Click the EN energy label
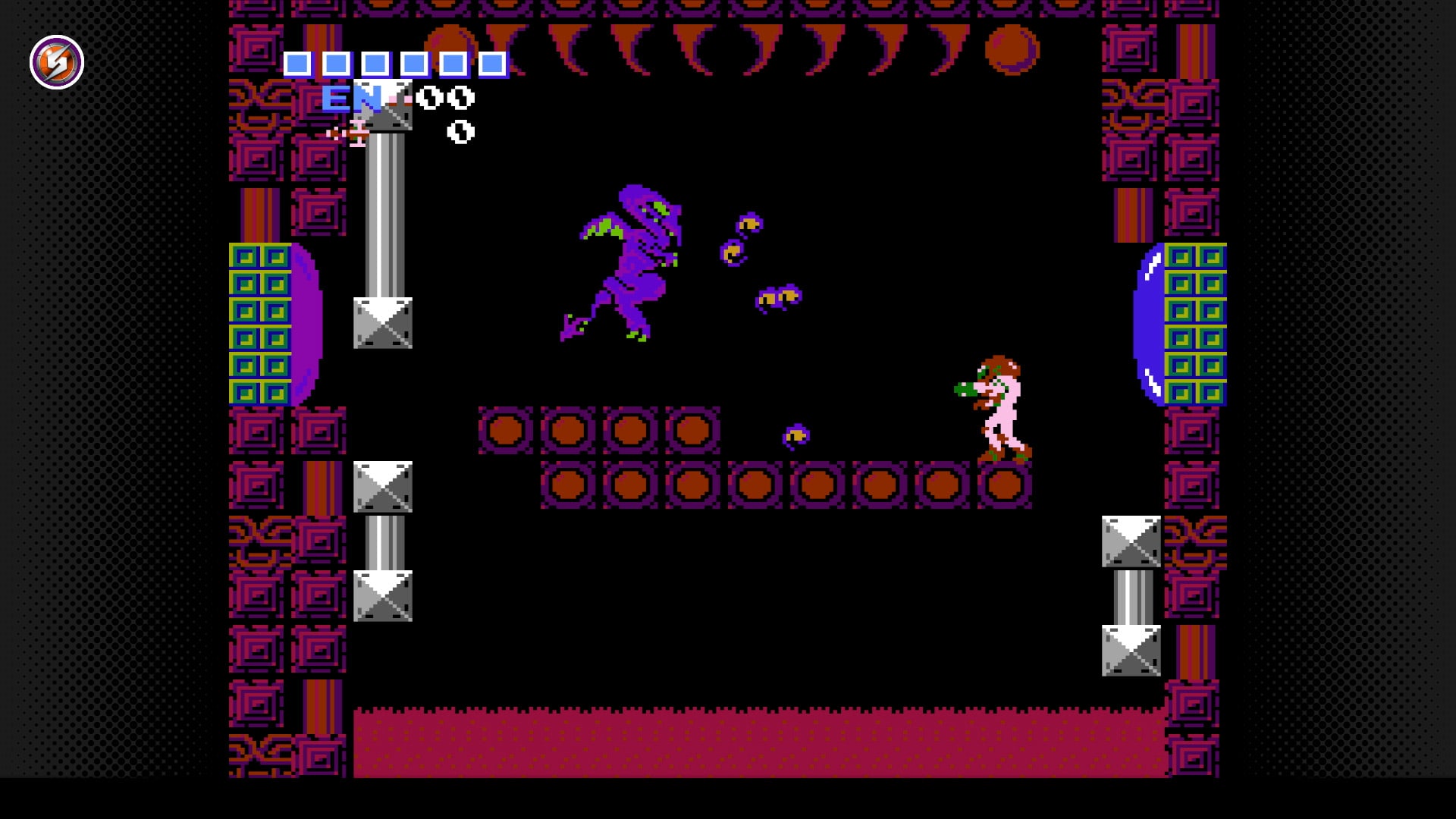 (351, 97)
